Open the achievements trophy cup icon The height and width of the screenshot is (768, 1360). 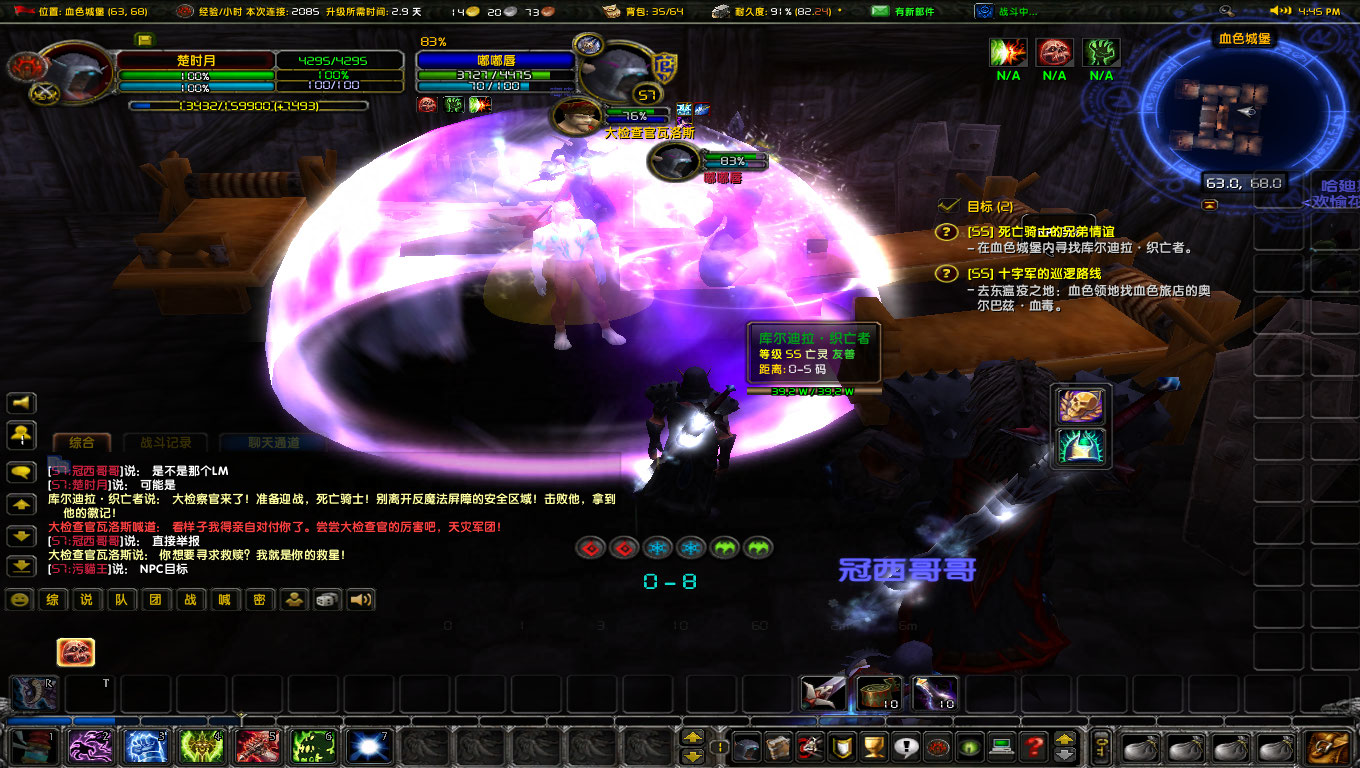[874, 746]
